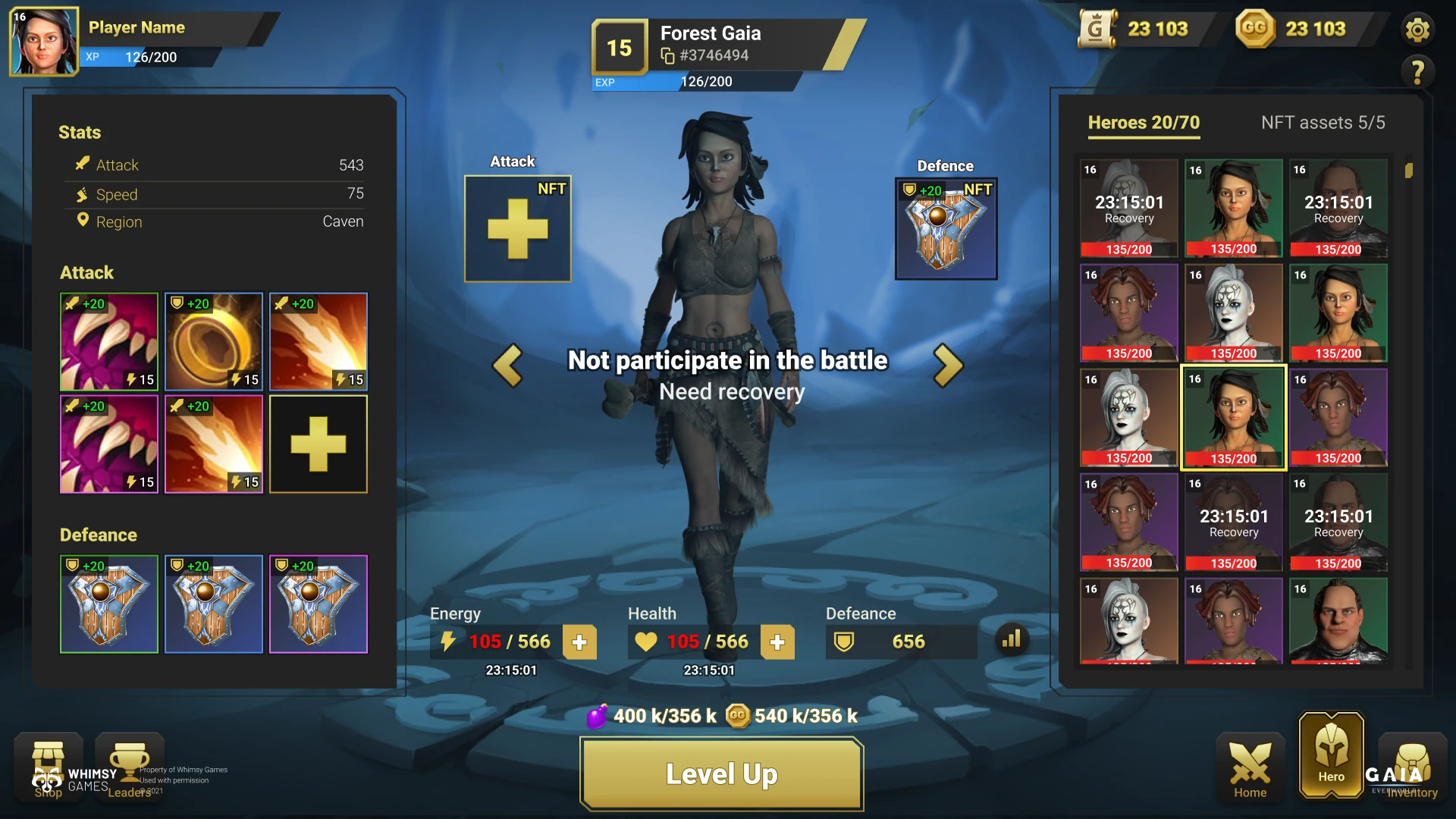Open the Leaders trophy board
Screen dimensions: 1456x819
click(x=130, y=766)
